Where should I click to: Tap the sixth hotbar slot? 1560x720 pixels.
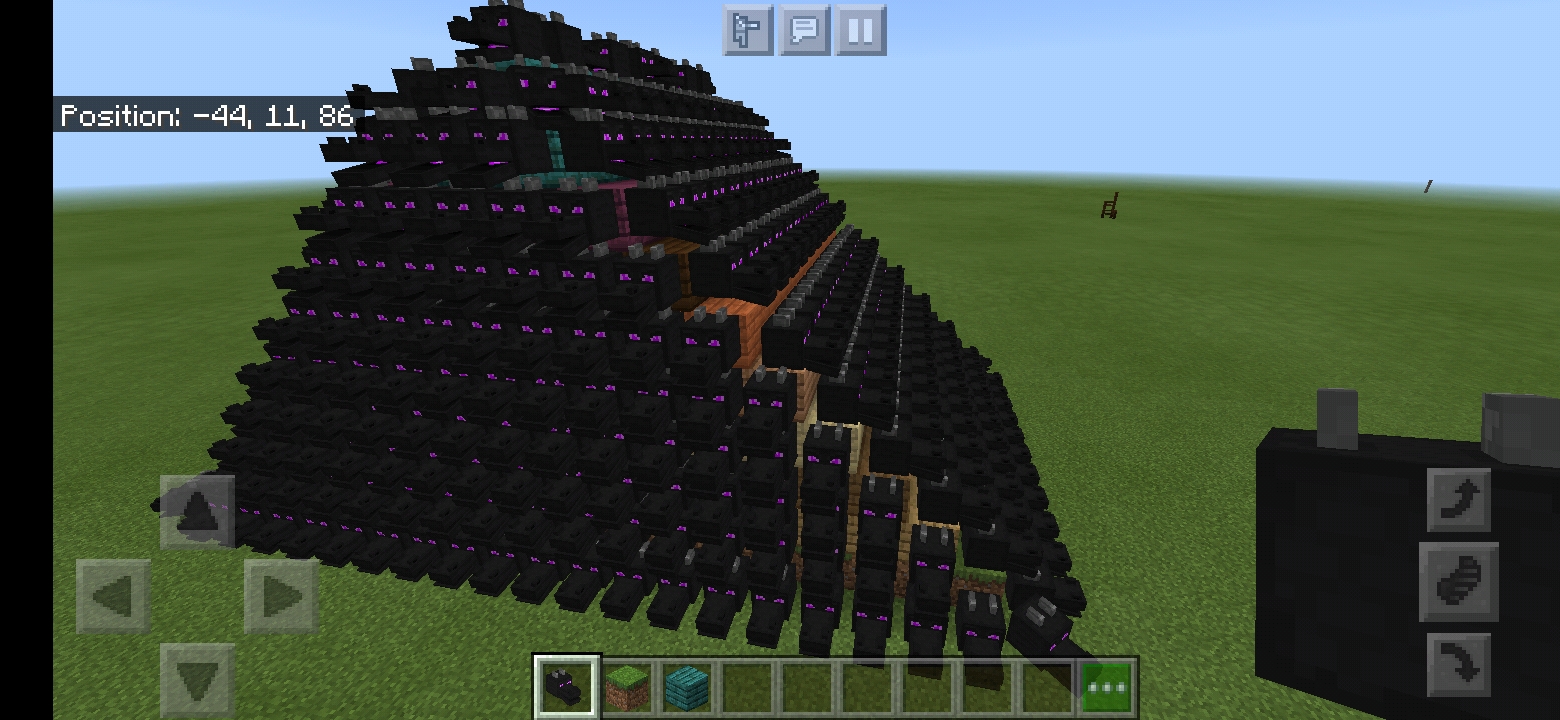[865, 684]
